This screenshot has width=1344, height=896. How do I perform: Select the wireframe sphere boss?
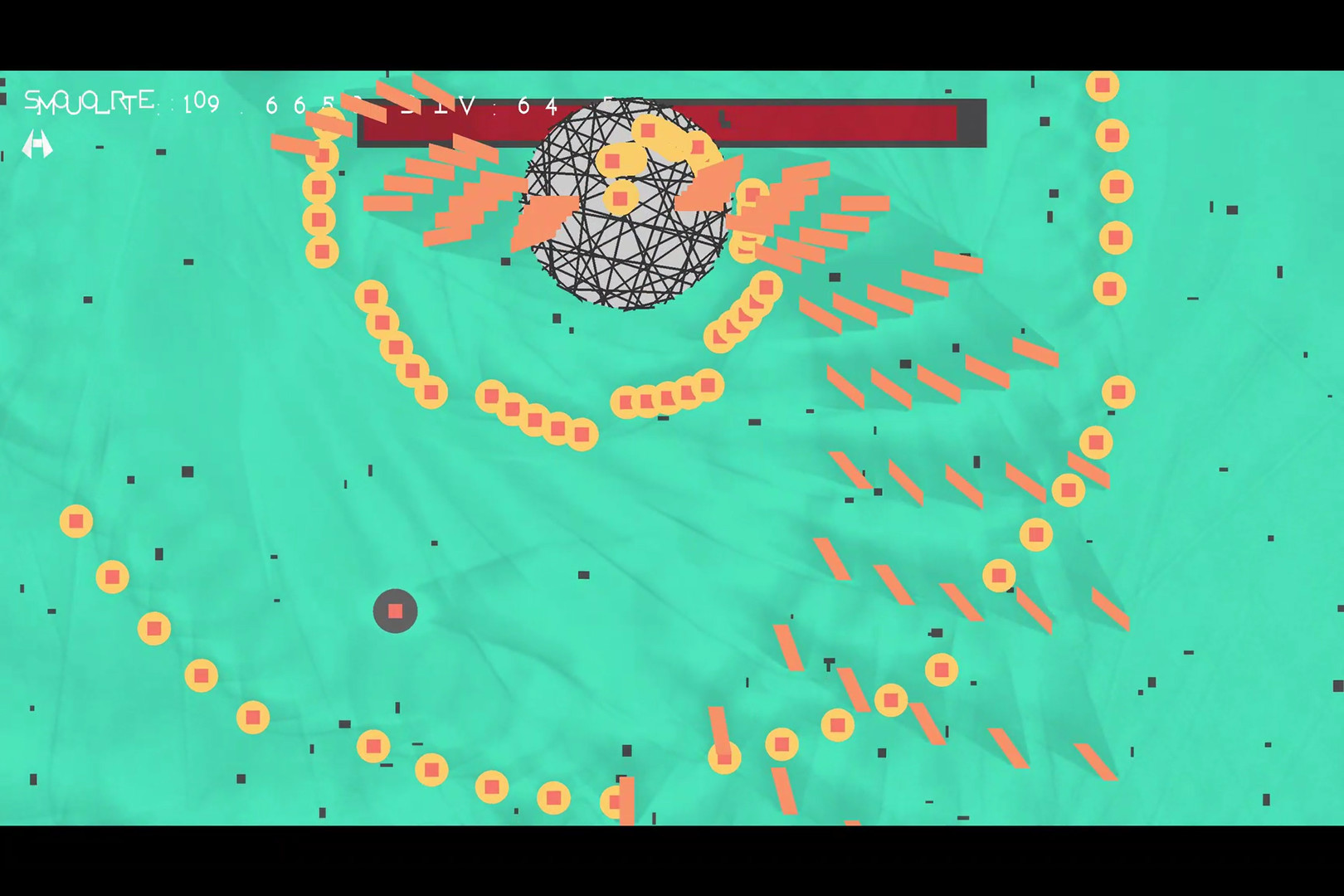[626, 203]
